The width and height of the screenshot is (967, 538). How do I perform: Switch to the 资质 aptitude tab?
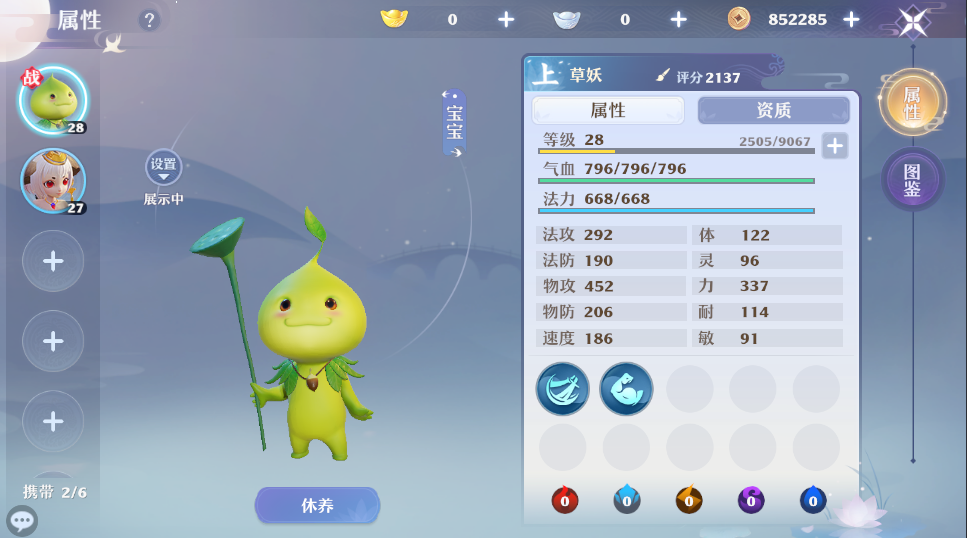coord(773,110)
